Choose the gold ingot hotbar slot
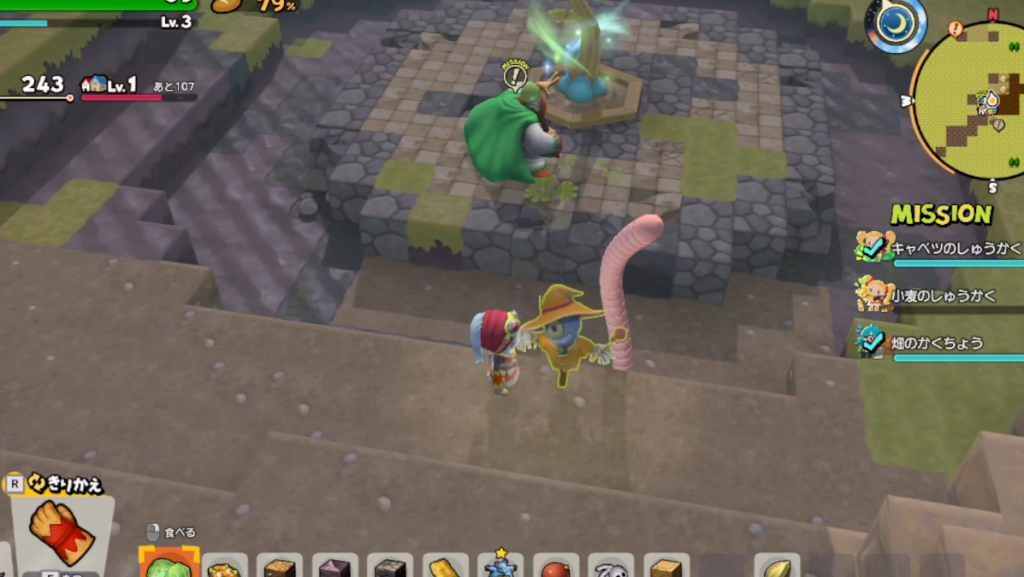This screenshot has width=1024, height=577. (x=445, y=568)
